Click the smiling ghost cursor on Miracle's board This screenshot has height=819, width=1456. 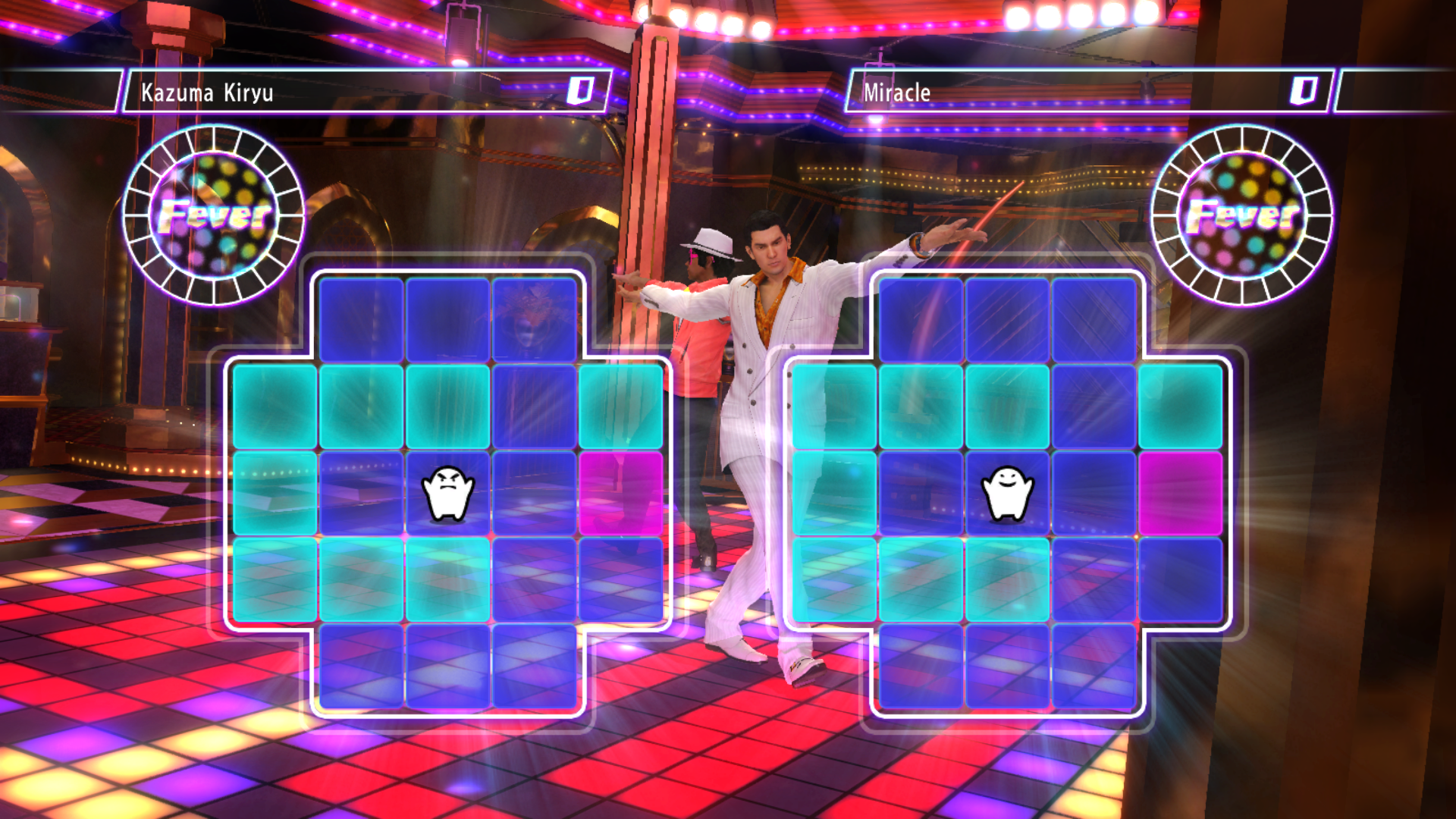pos(1007,494)
